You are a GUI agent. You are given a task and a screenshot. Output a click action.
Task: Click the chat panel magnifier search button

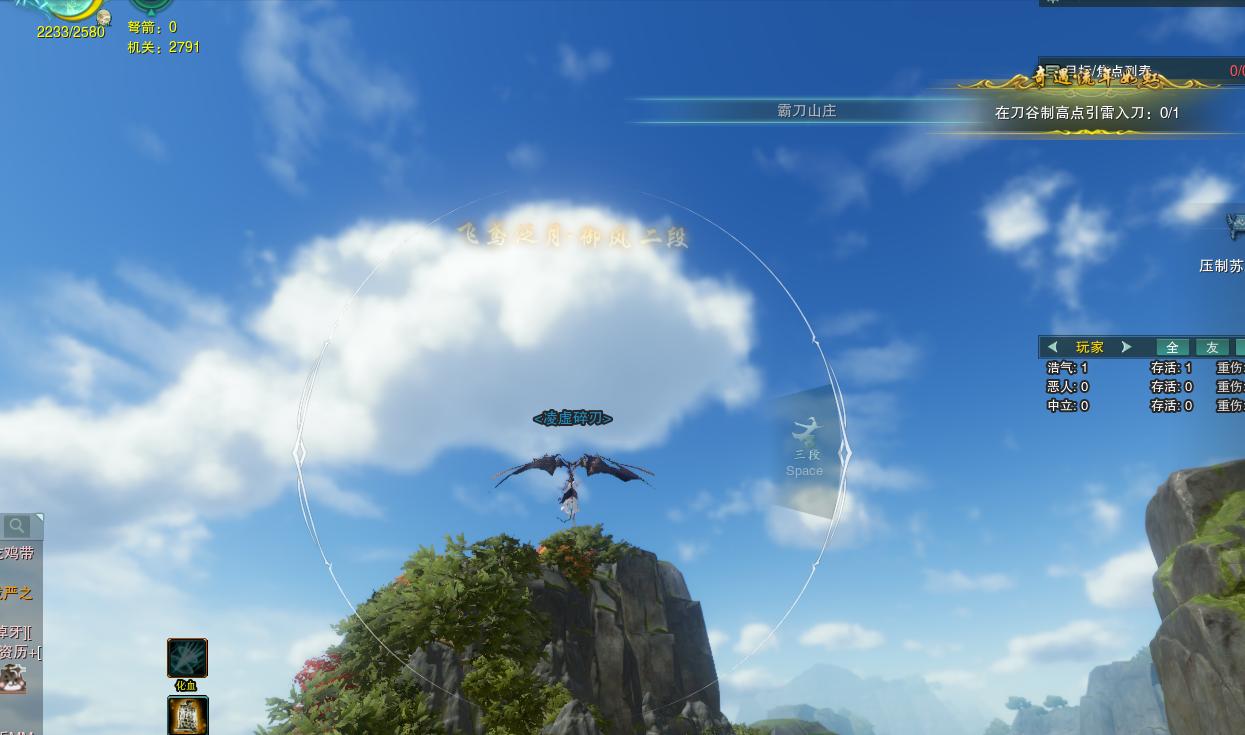[17, 526]
